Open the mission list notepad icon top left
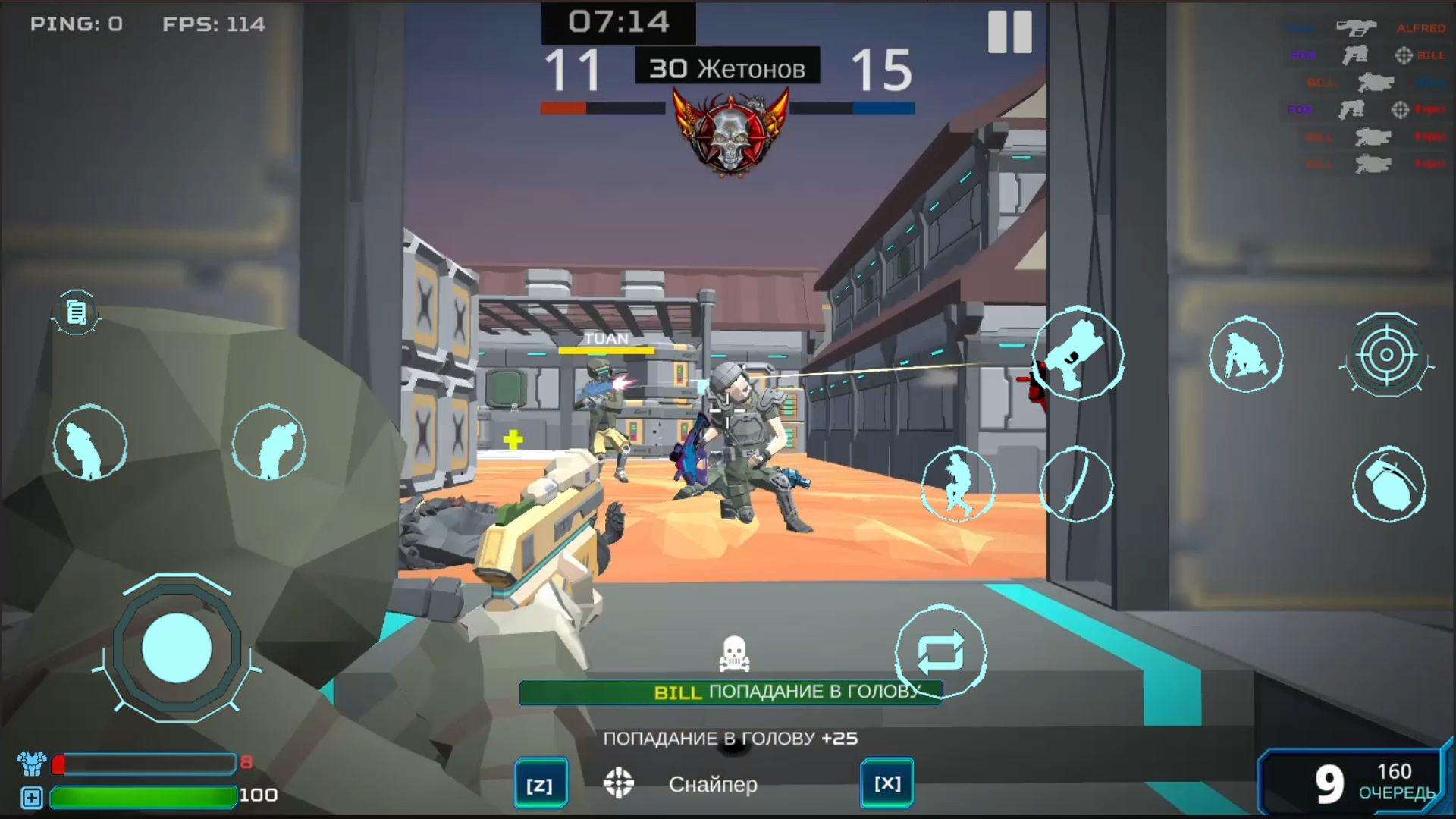Image resolution: width=1456 pixels, height=819 pixels. pyautogui.click(x=75, y=312)
